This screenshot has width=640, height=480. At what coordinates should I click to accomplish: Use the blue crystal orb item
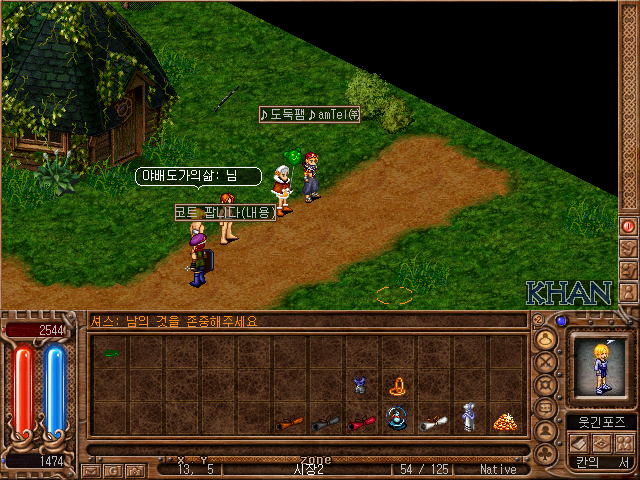(397, 420)
